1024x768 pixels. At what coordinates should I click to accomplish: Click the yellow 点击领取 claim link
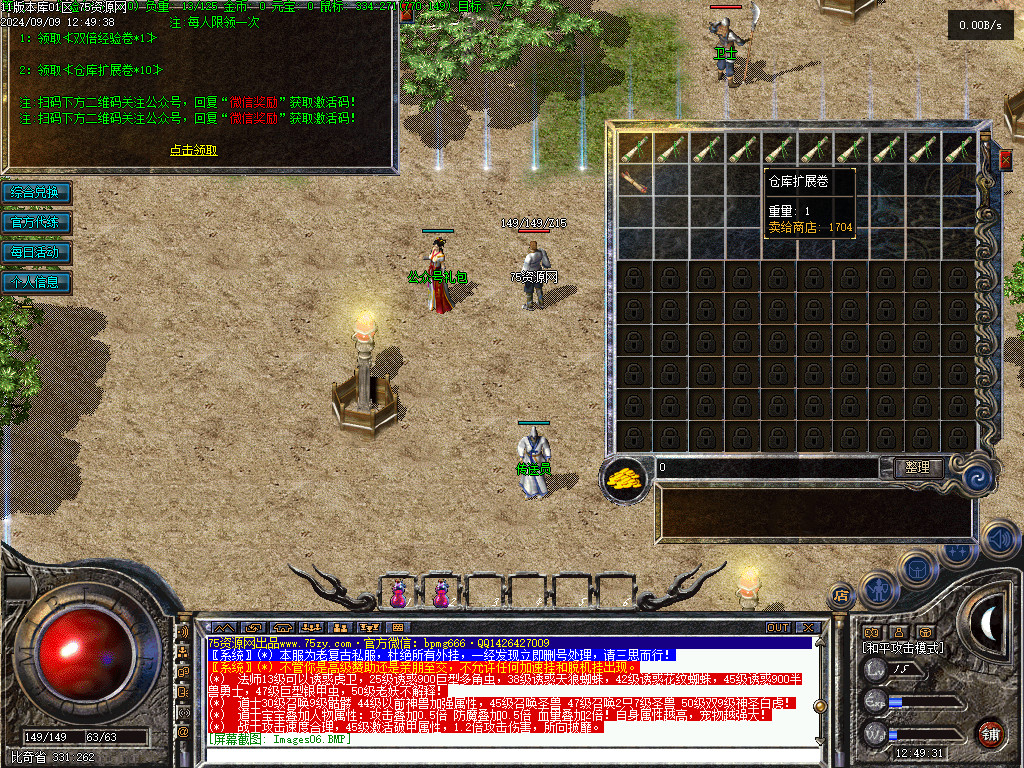[x=193, y=151]
